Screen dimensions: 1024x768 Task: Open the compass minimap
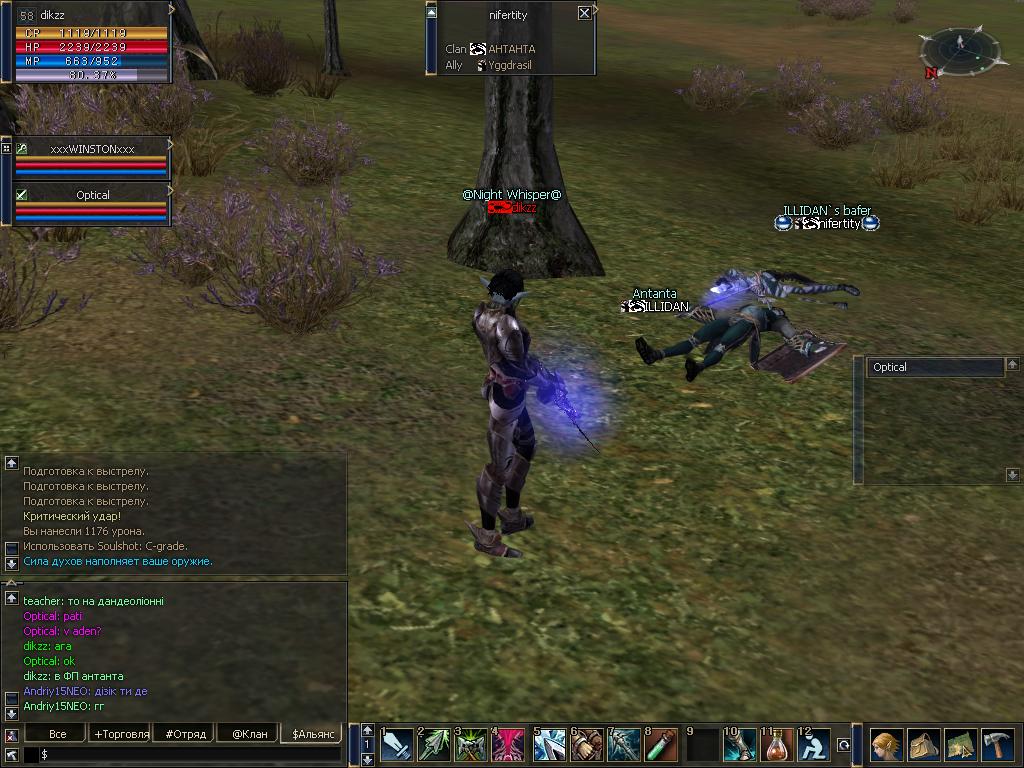coord(959,46)
